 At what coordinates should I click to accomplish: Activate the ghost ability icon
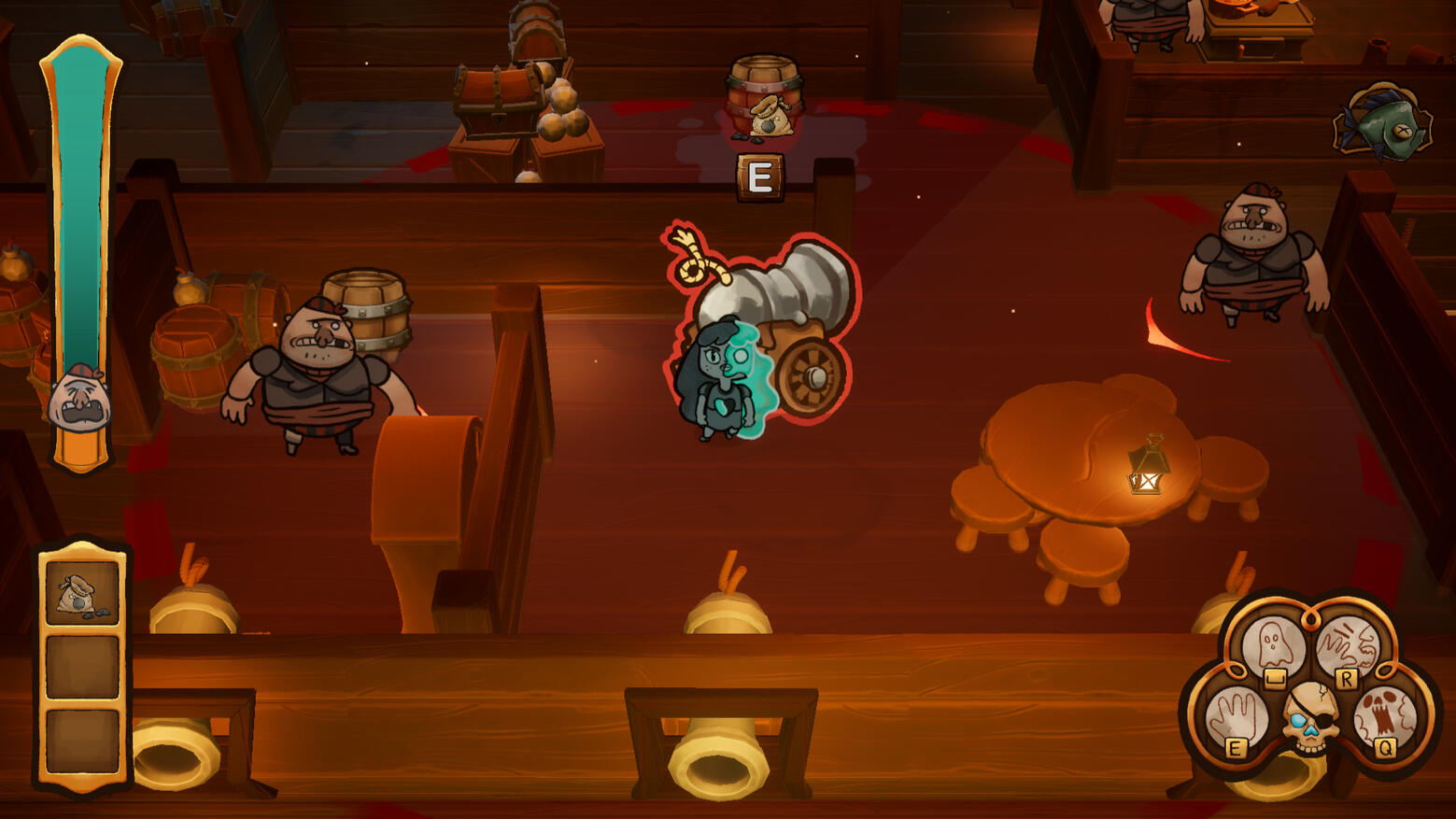(x=1272, y=646)
